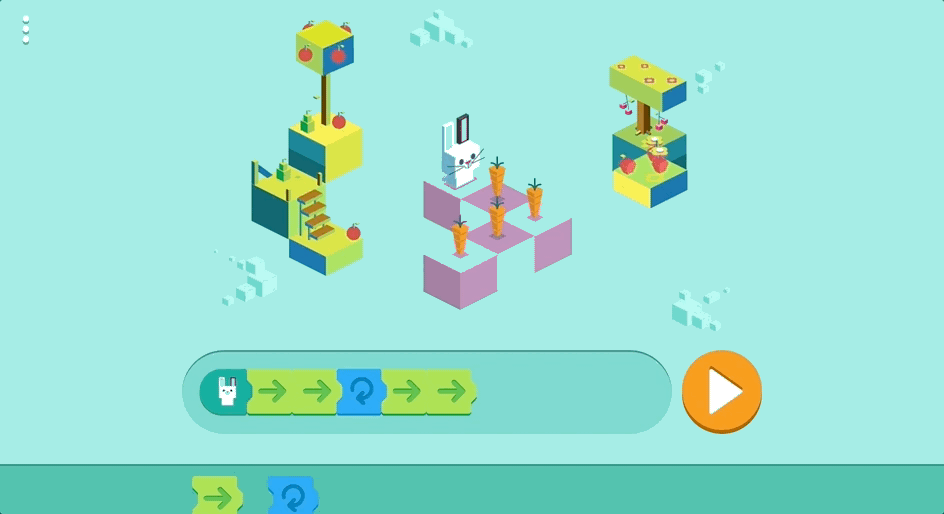Select the blue turn block in the program sequence

point(360,392)
